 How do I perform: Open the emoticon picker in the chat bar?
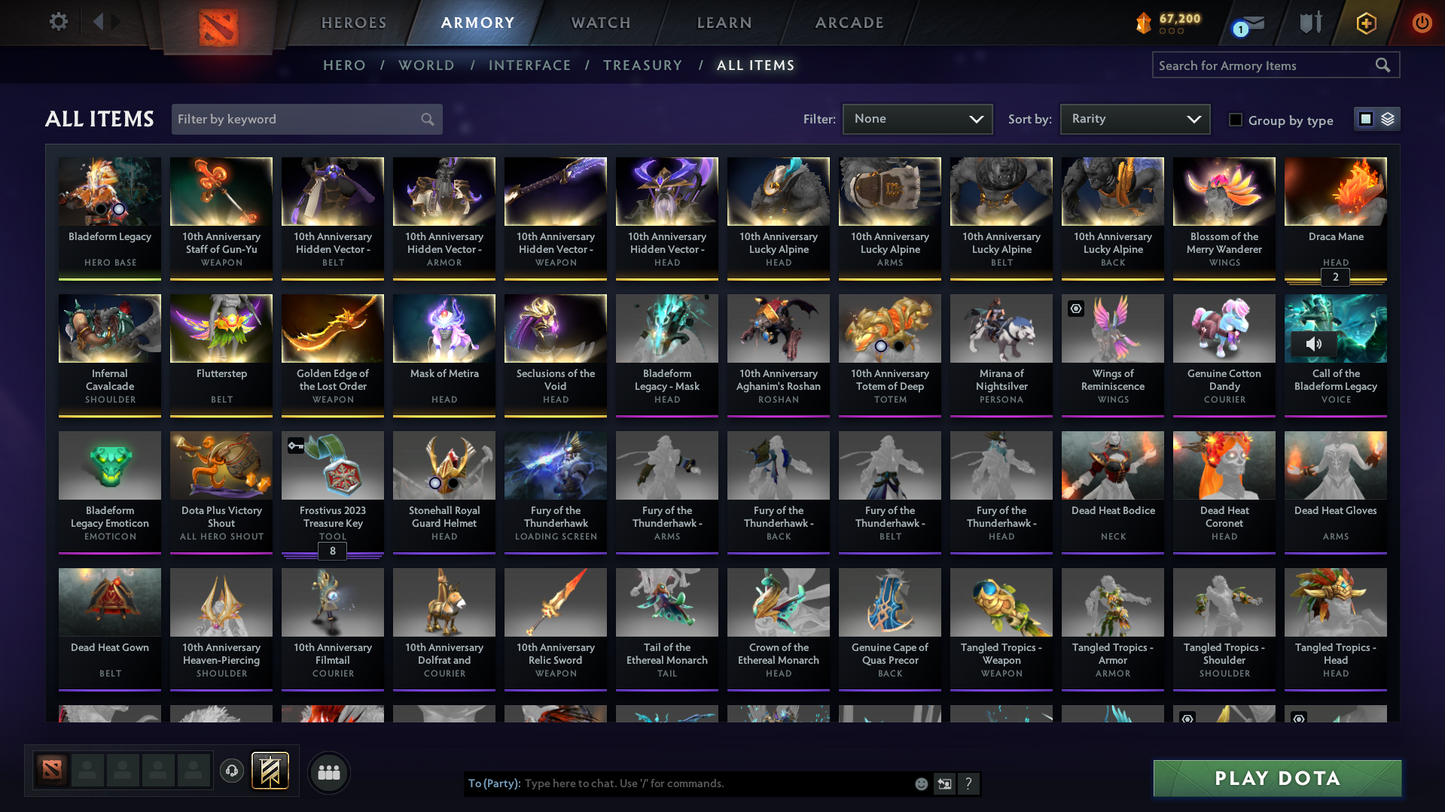click(920, 784)
